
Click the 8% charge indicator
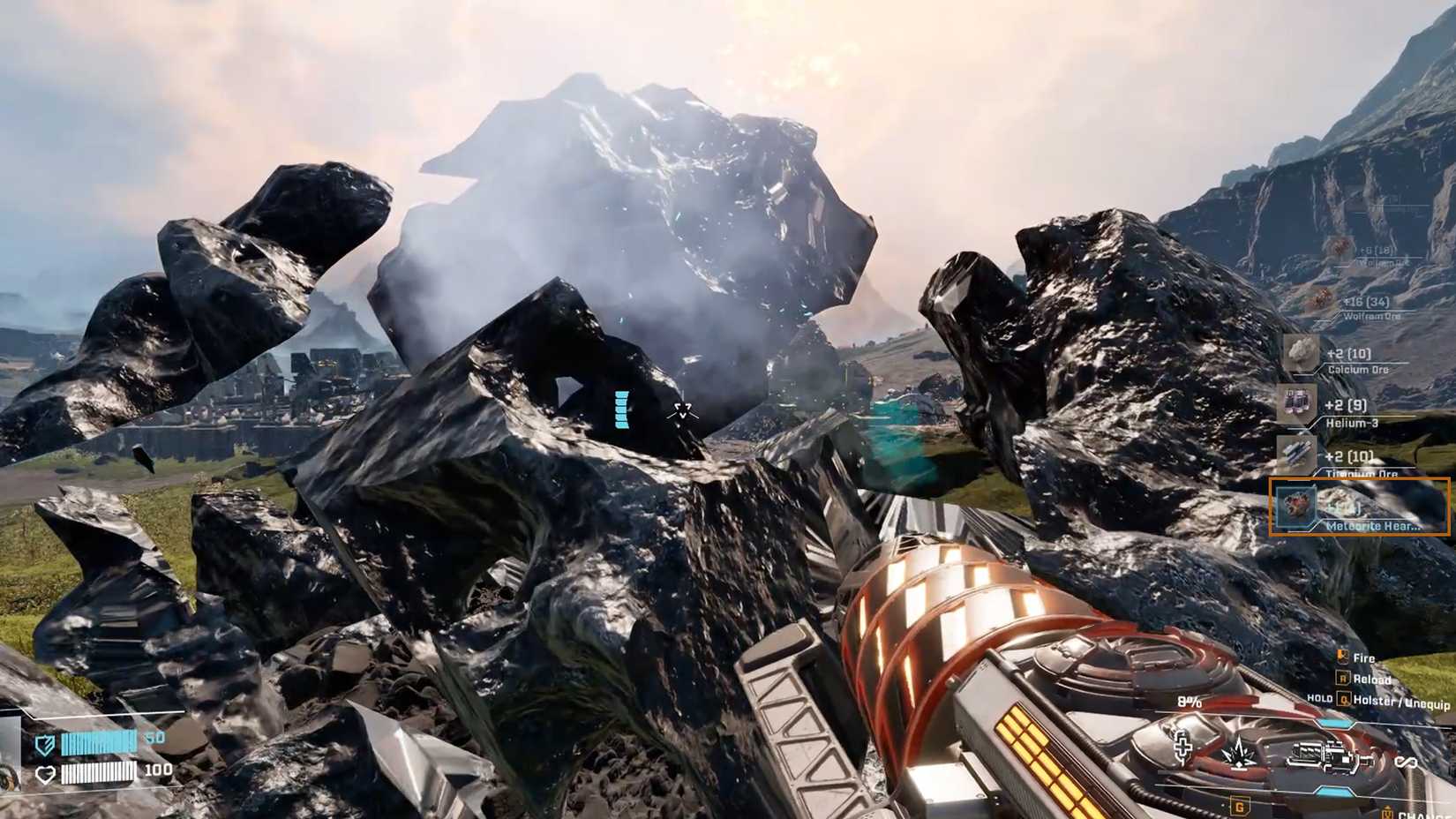[x=1189, y=702]
